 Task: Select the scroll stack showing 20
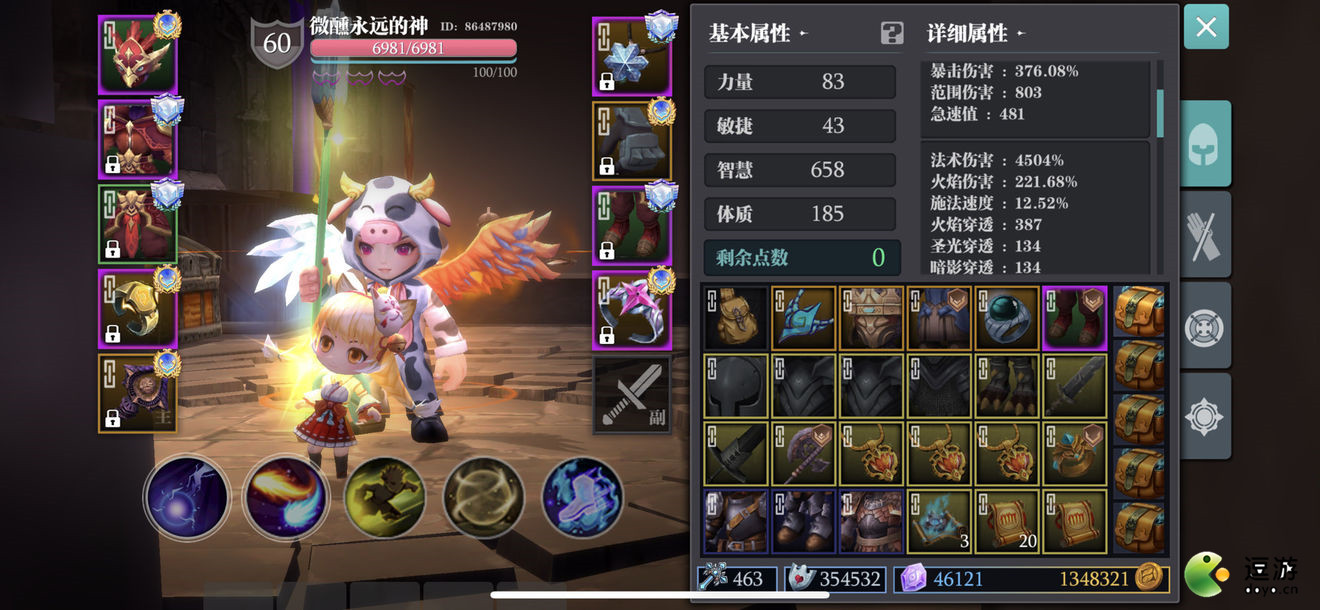click(x=1007, y=521)
